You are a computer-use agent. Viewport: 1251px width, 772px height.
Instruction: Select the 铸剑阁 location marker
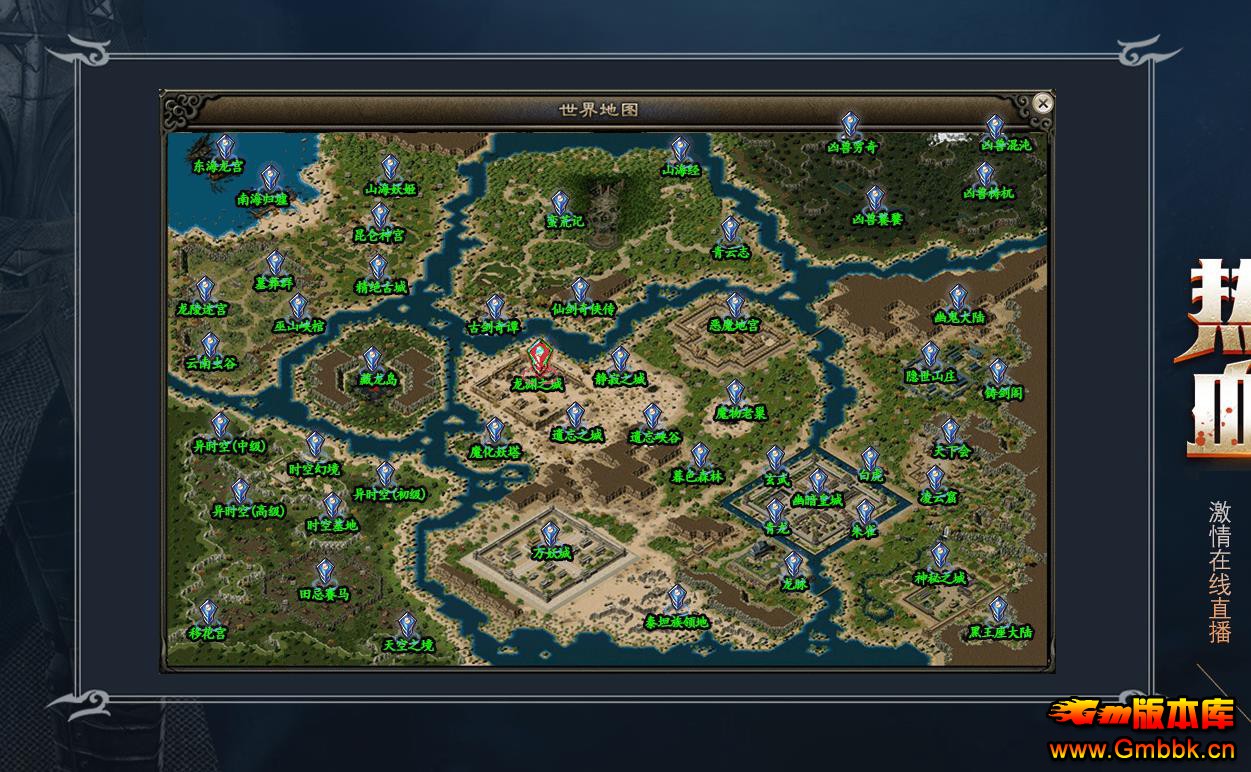coord(998,374)
